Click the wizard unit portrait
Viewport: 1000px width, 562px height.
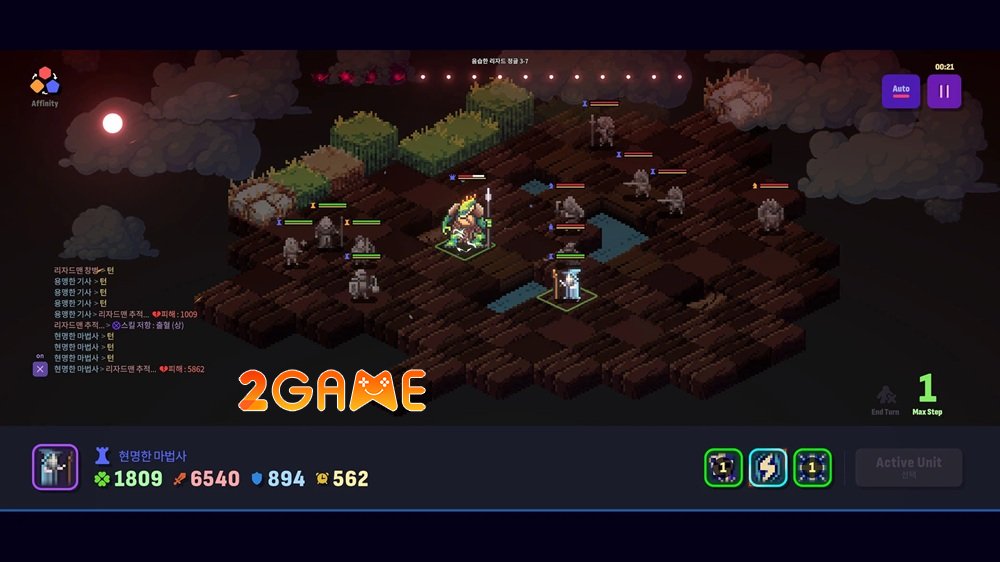click(55, 467)
